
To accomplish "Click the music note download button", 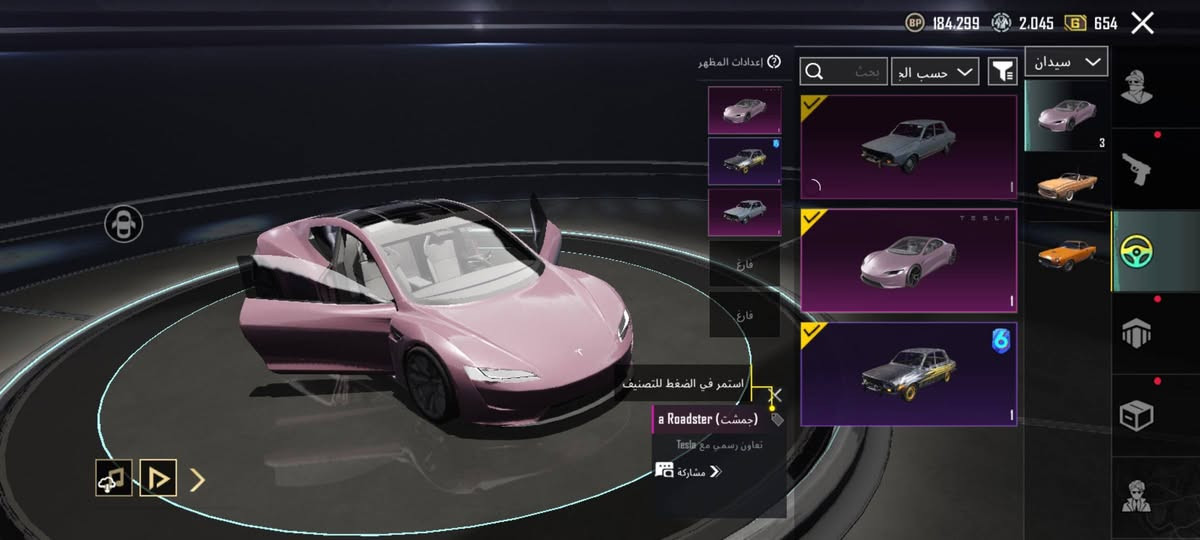I will (113, 479).
